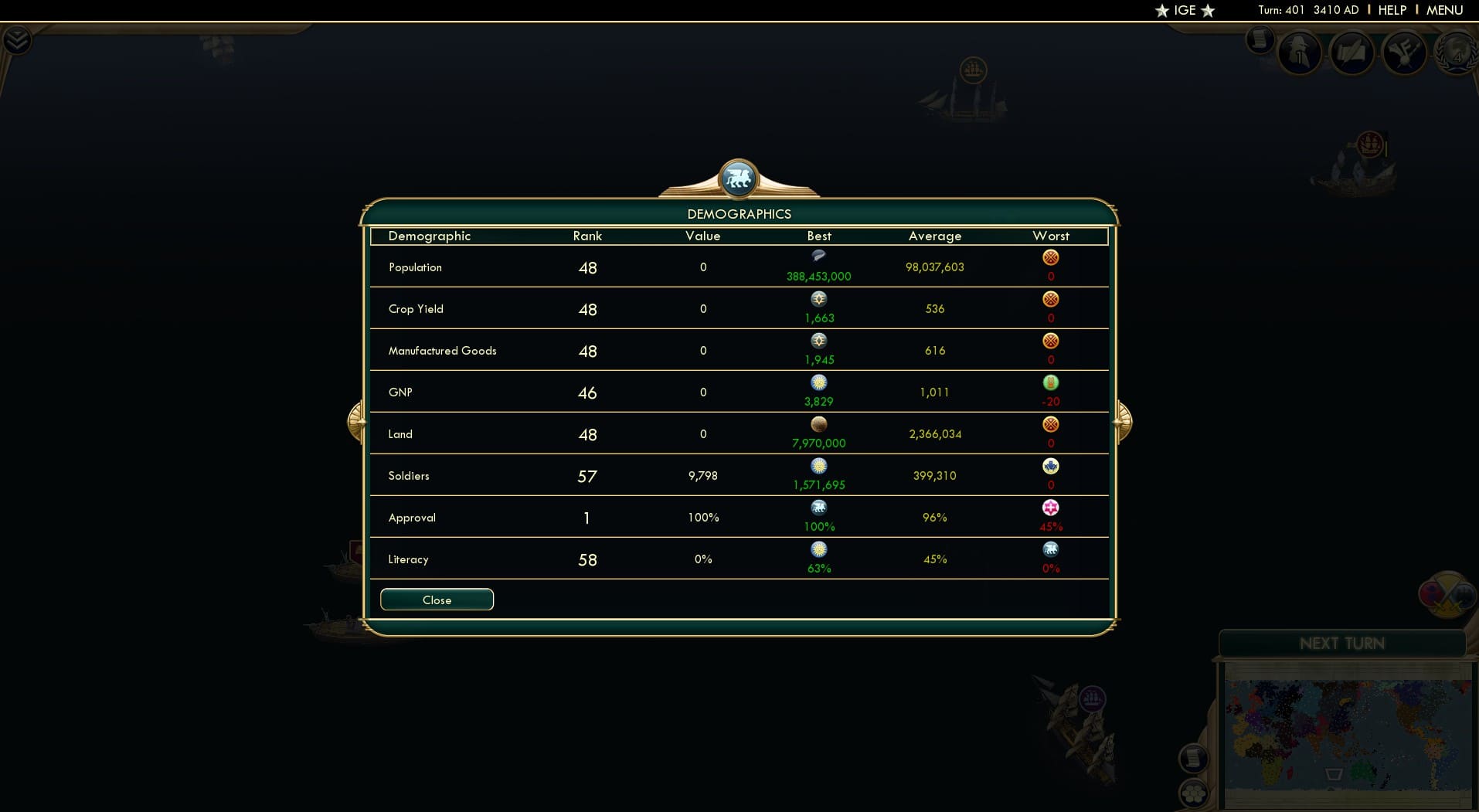Open the game MENU
This screenshot has width=1479, height=812.
(1443, 10)
